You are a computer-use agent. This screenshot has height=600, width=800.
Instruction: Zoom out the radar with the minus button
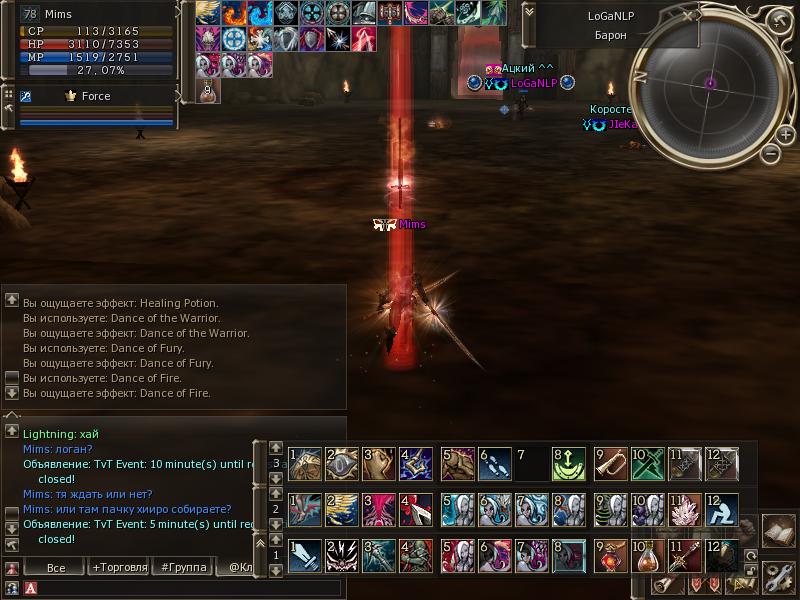click(769, 154)
